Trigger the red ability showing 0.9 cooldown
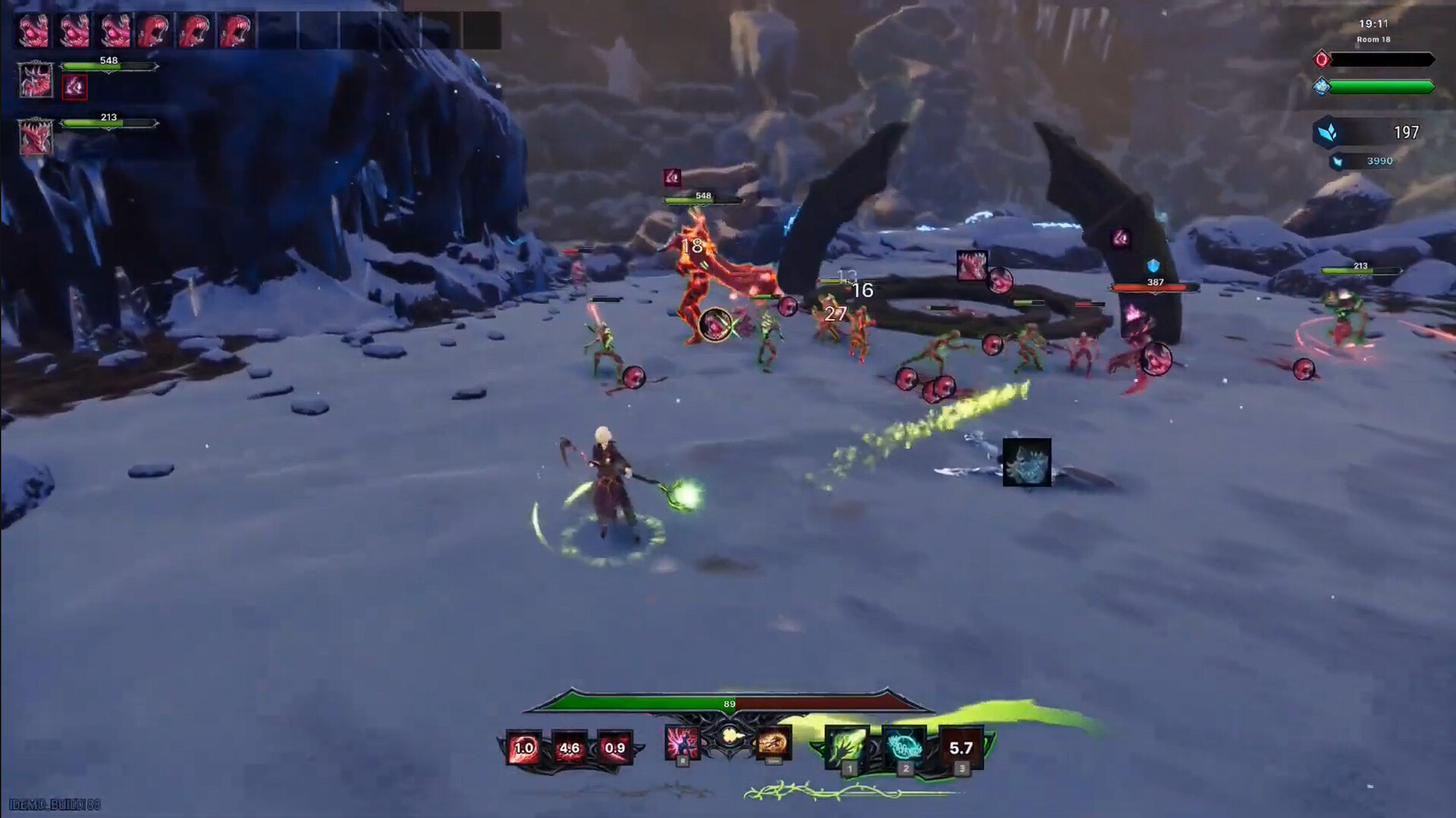 [614, 747]
